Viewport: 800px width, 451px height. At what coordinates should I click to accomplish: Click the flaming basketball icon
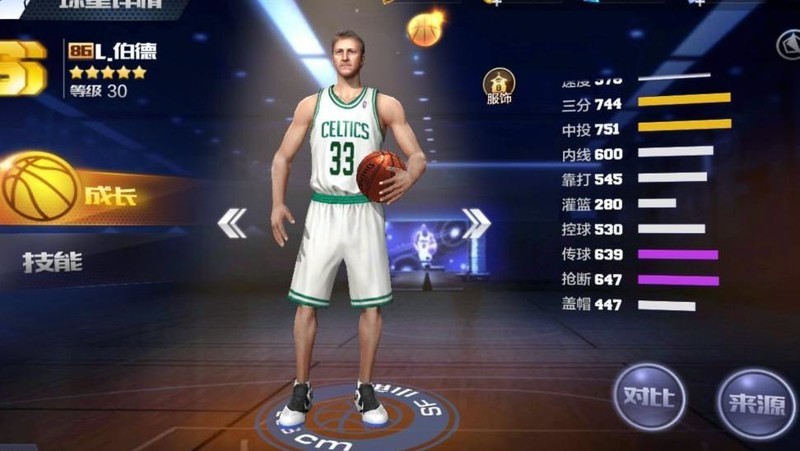[426, 27]
